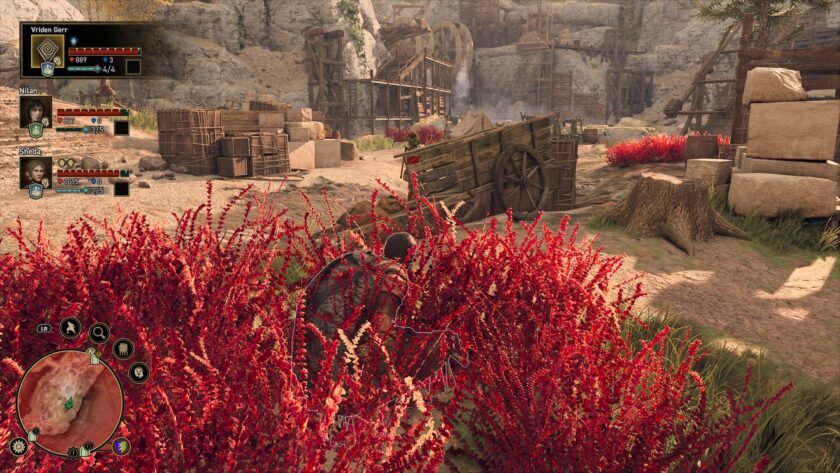
Task: Activate the magnifying glass search icon
Action: click(x=99, y=332)
